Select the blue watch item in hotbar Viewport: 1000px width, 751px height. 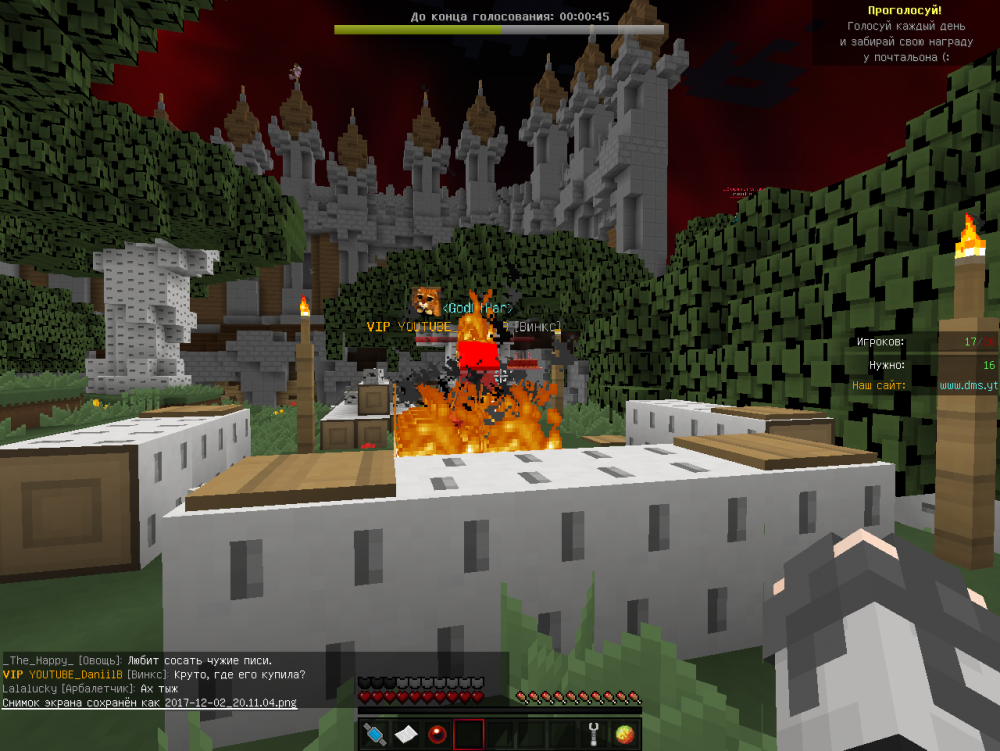[x=375, y=735]
